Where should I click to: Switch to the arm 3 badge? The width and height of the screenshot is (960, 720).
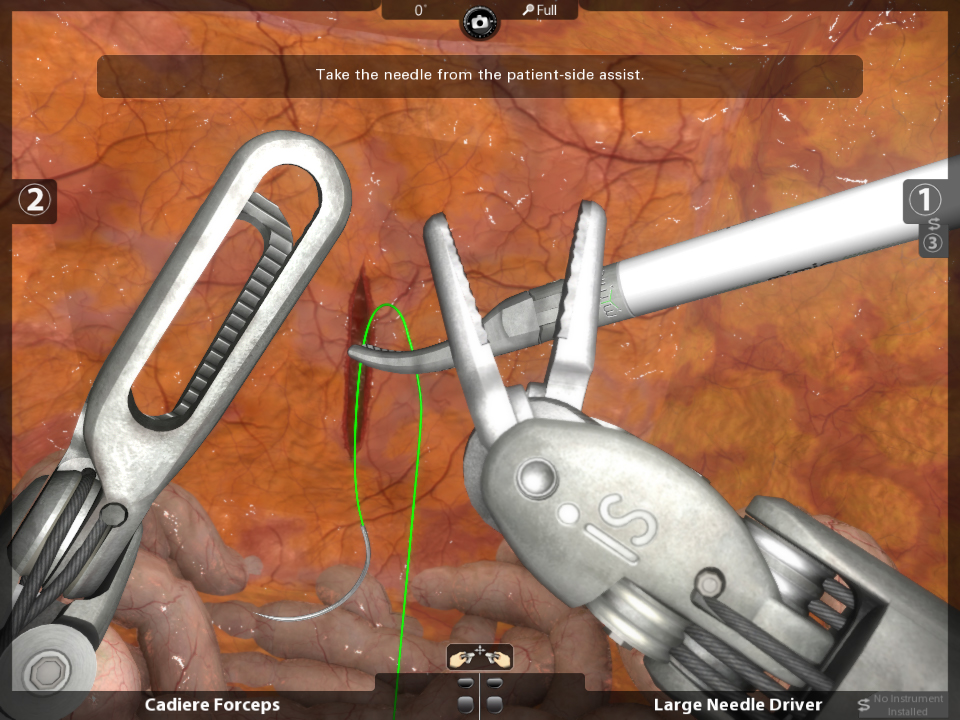pyautogui.click(x=932, y=244)
